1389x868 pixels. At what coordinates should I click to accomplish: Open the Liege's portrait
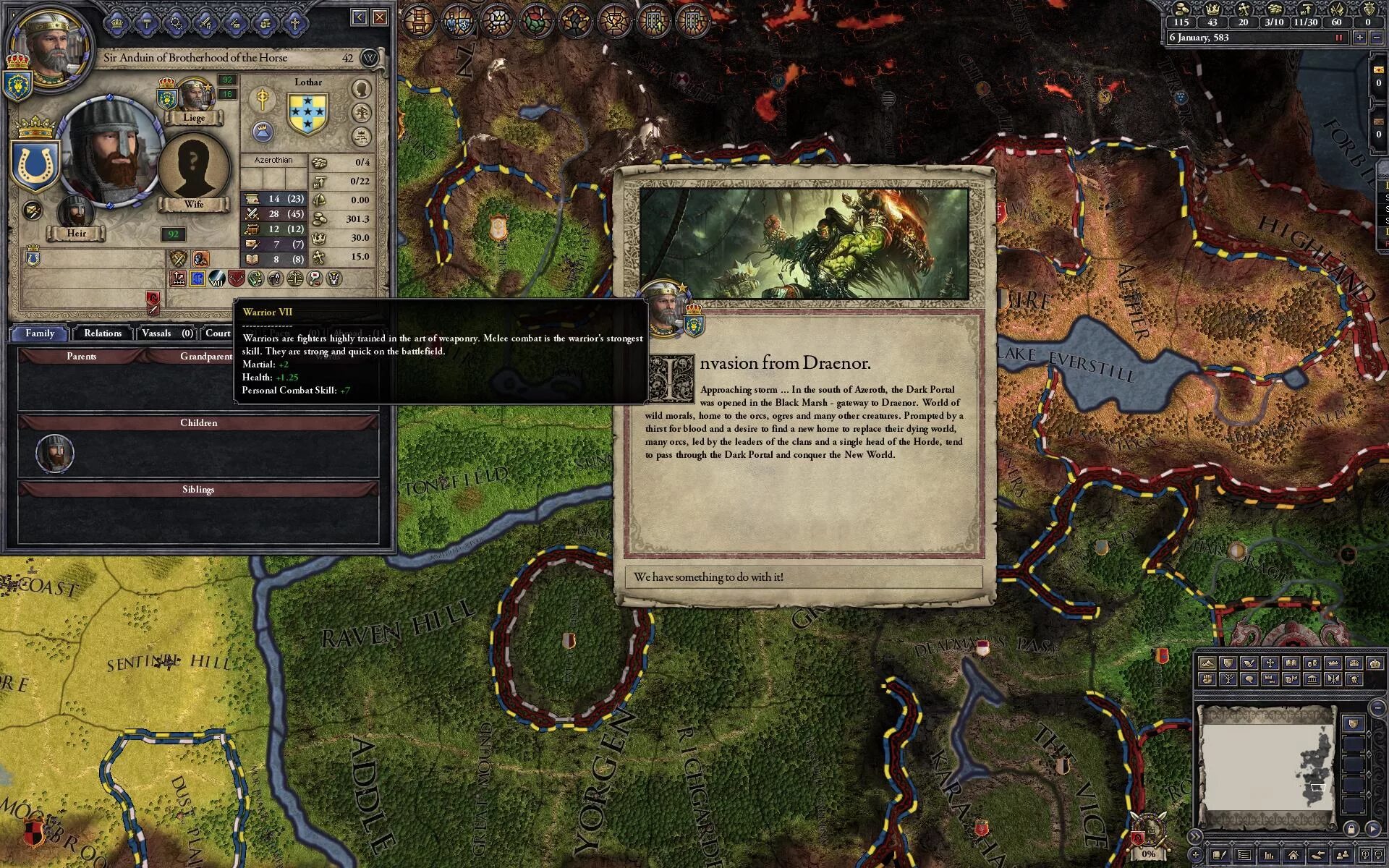(194, 95)
